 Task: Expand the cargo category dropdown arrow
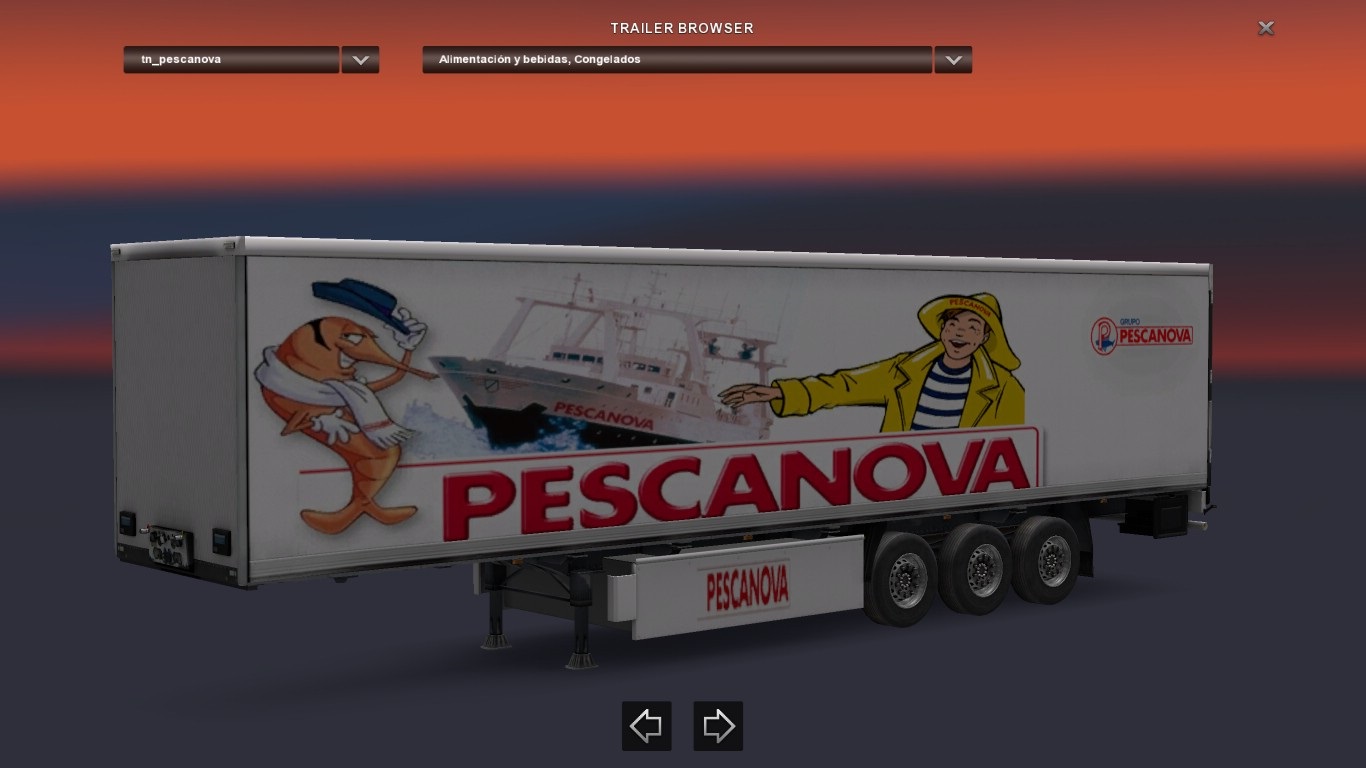[x=953, y=60]
